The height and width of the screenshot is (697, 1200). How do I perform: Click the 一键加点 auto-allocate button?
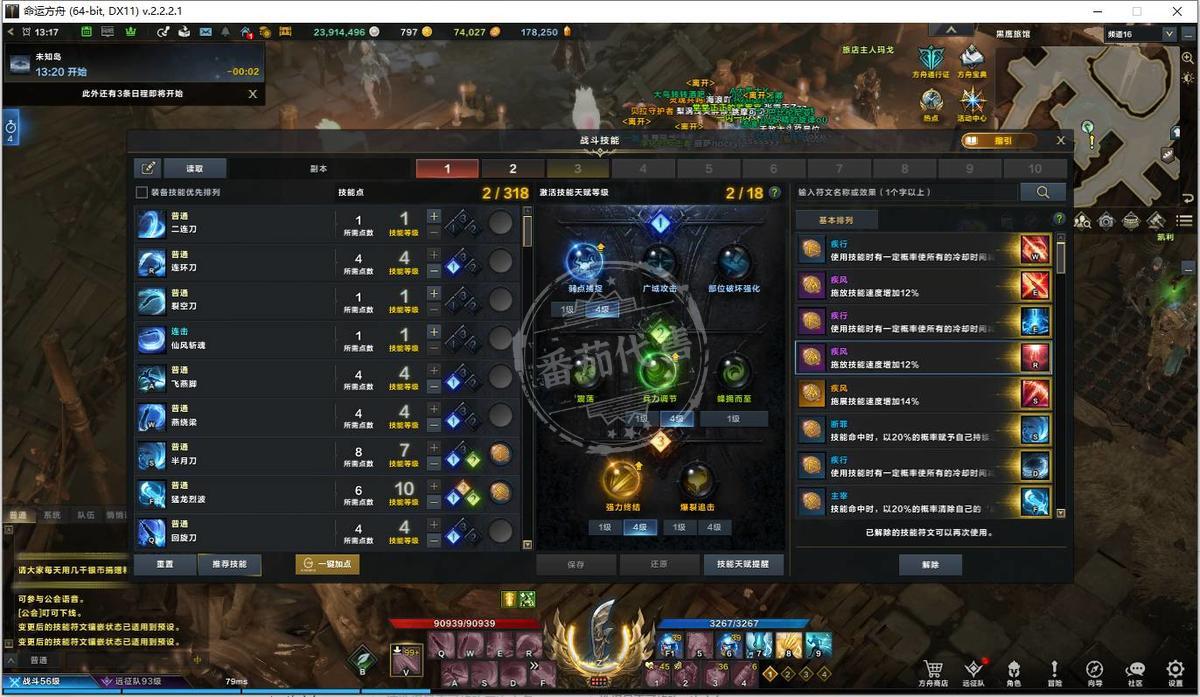[x=327, y=564]
